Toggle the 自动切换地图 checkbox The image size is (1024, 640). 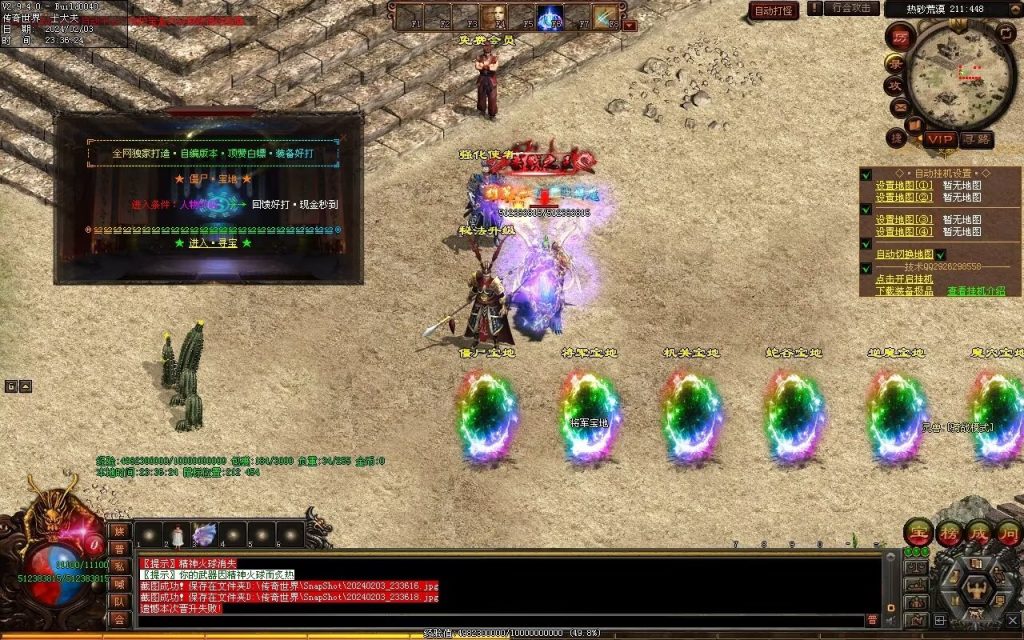(x=941, y=255)
